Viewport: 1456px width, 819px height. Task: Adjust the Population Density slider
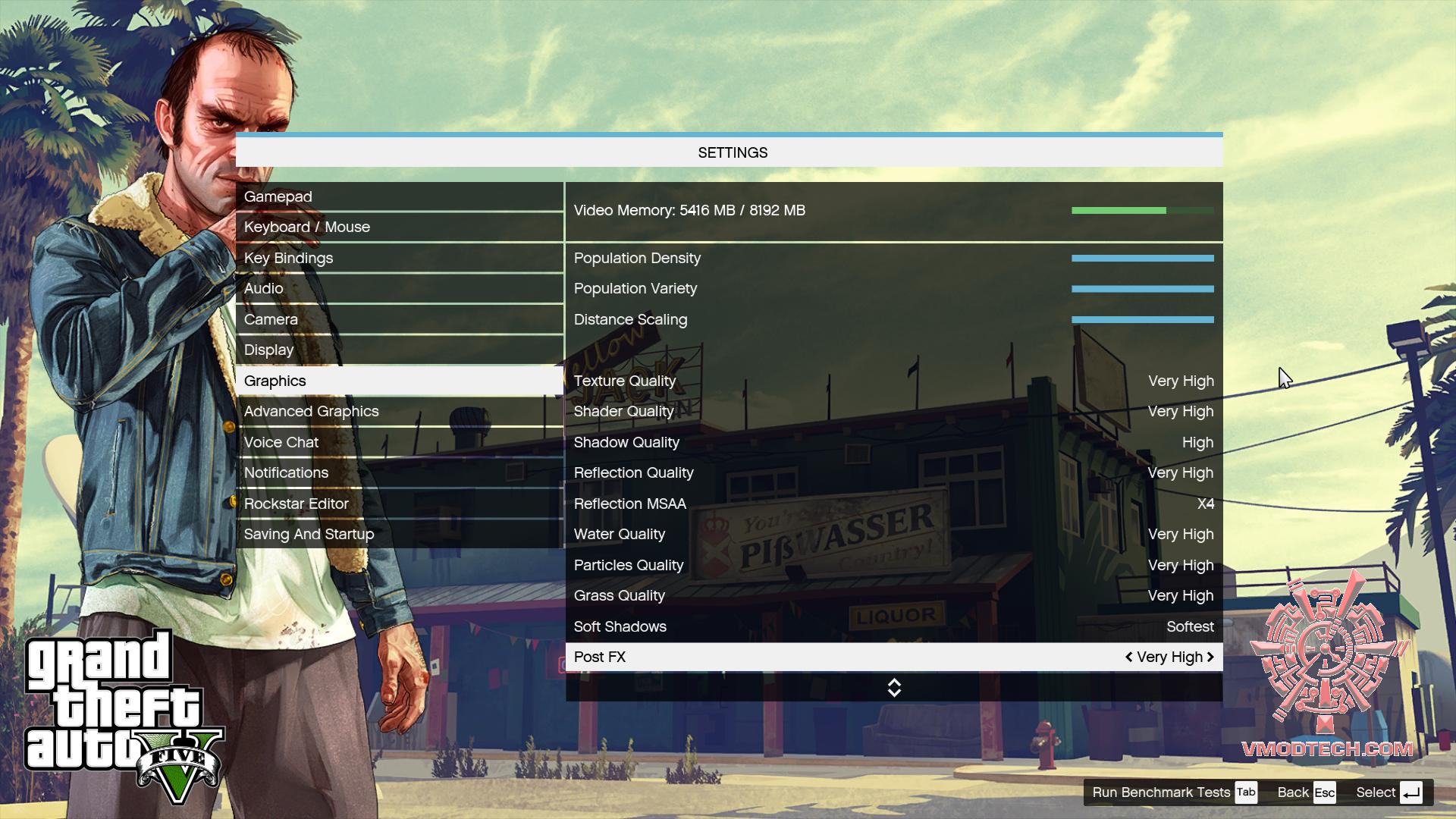[1142, 259]
